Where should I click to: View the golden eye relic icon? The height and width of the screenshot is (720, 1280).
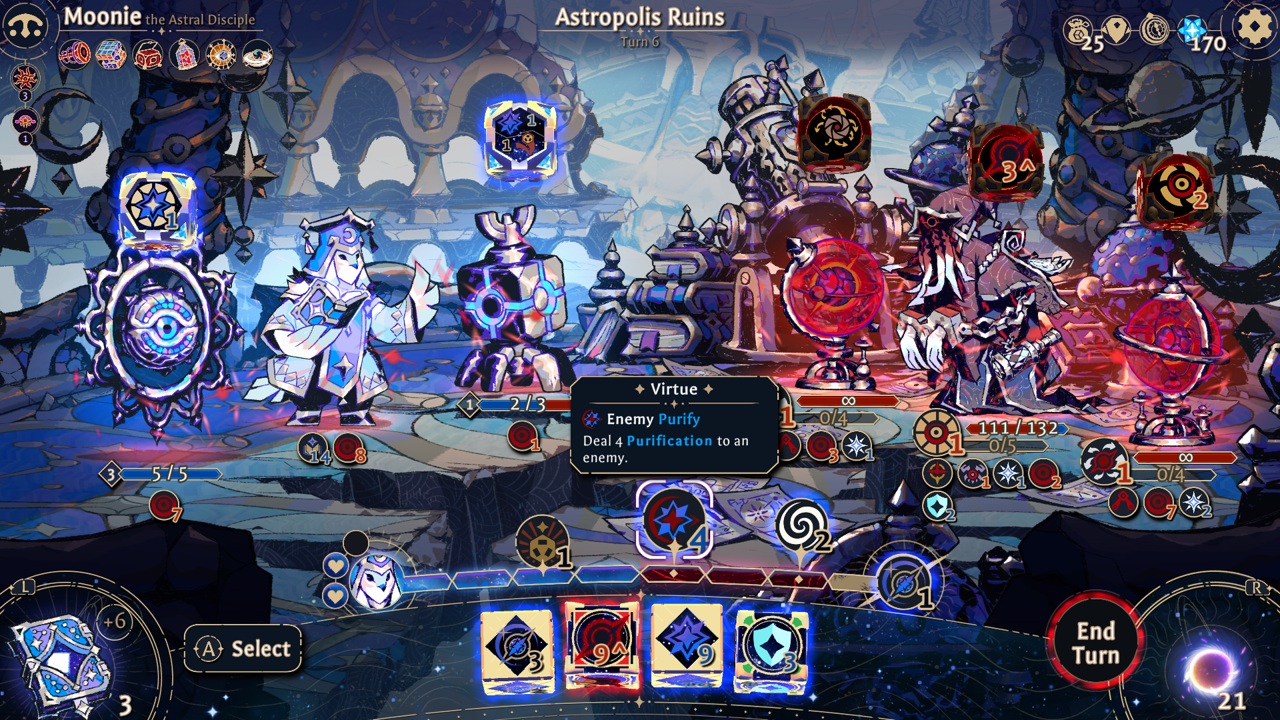pyautogui.click(x=220, y=55)
